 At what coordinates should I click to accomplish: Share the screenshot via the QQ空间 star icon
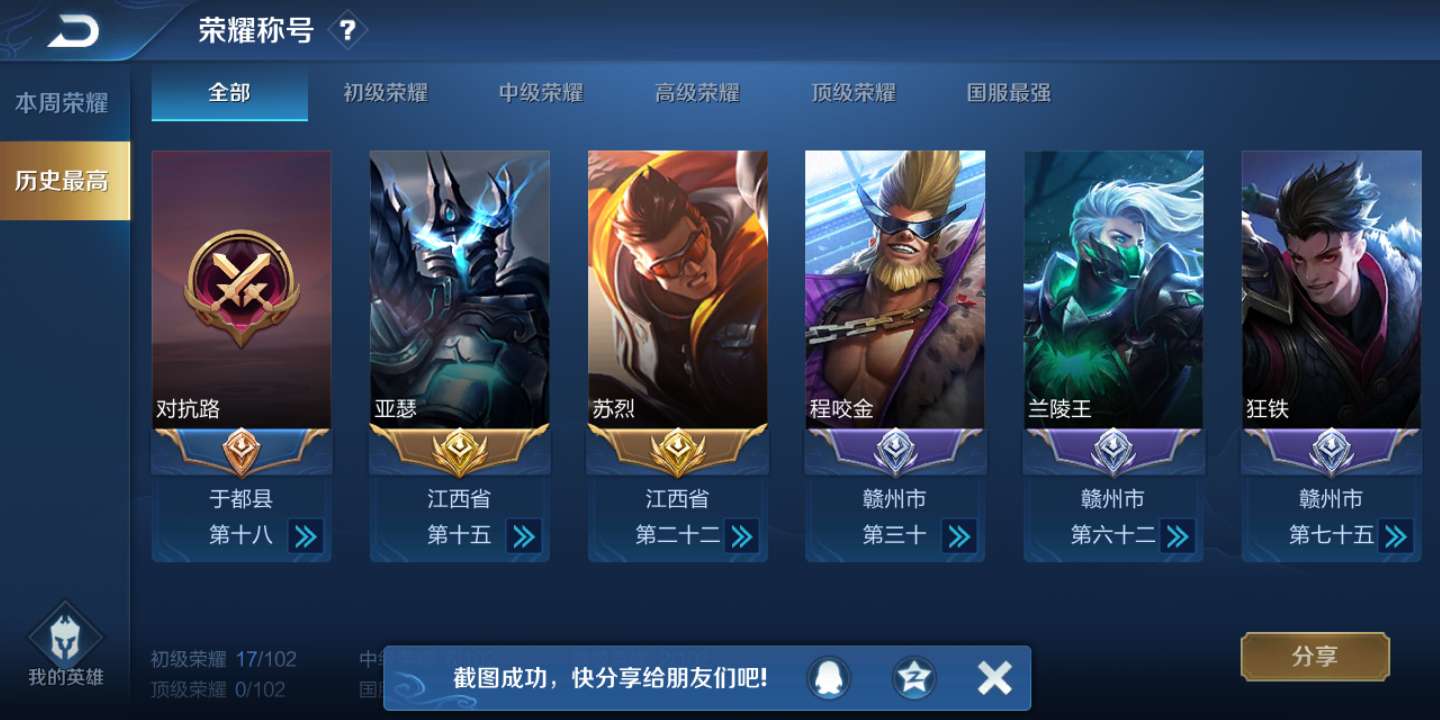click(x=912, y=677)
